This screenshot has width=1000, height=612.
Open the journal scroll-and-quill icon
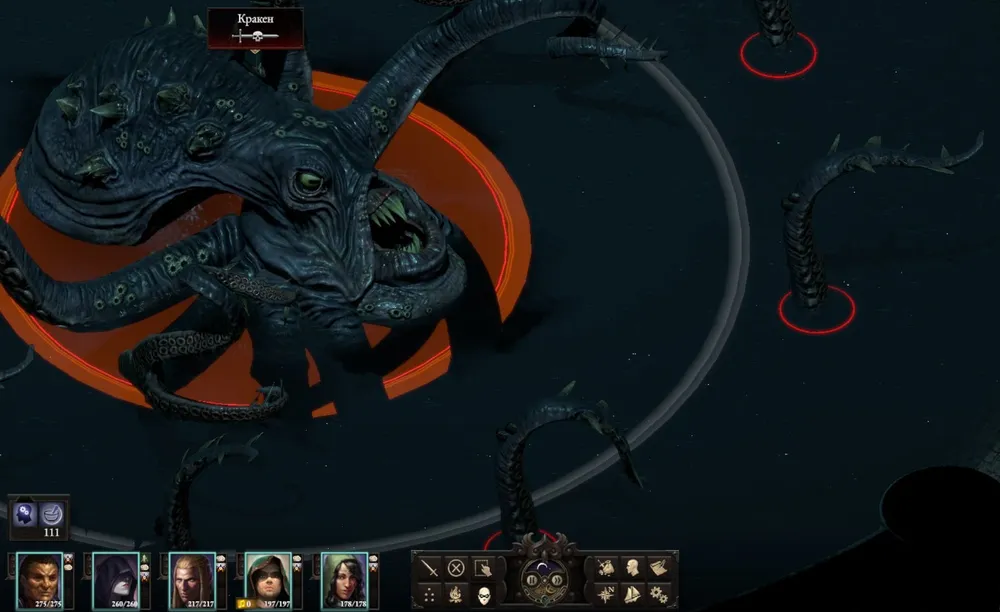coord(659,567)
